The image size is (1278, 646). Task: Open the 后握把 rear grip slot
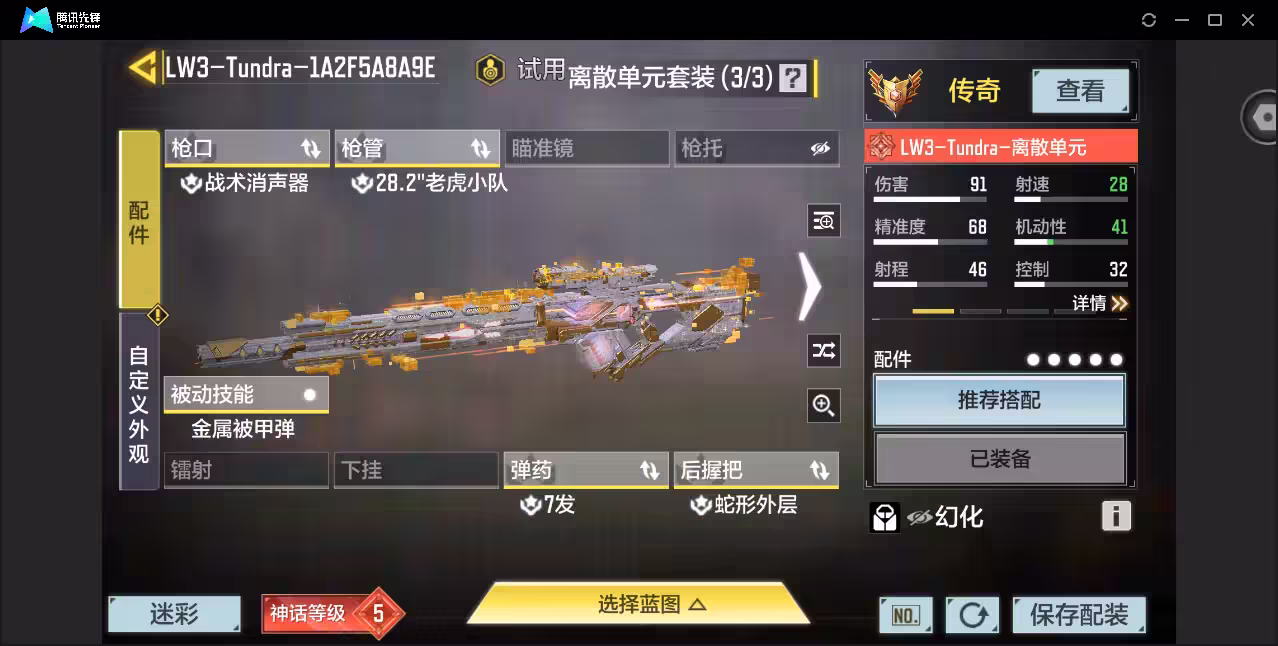pos(756,470)
